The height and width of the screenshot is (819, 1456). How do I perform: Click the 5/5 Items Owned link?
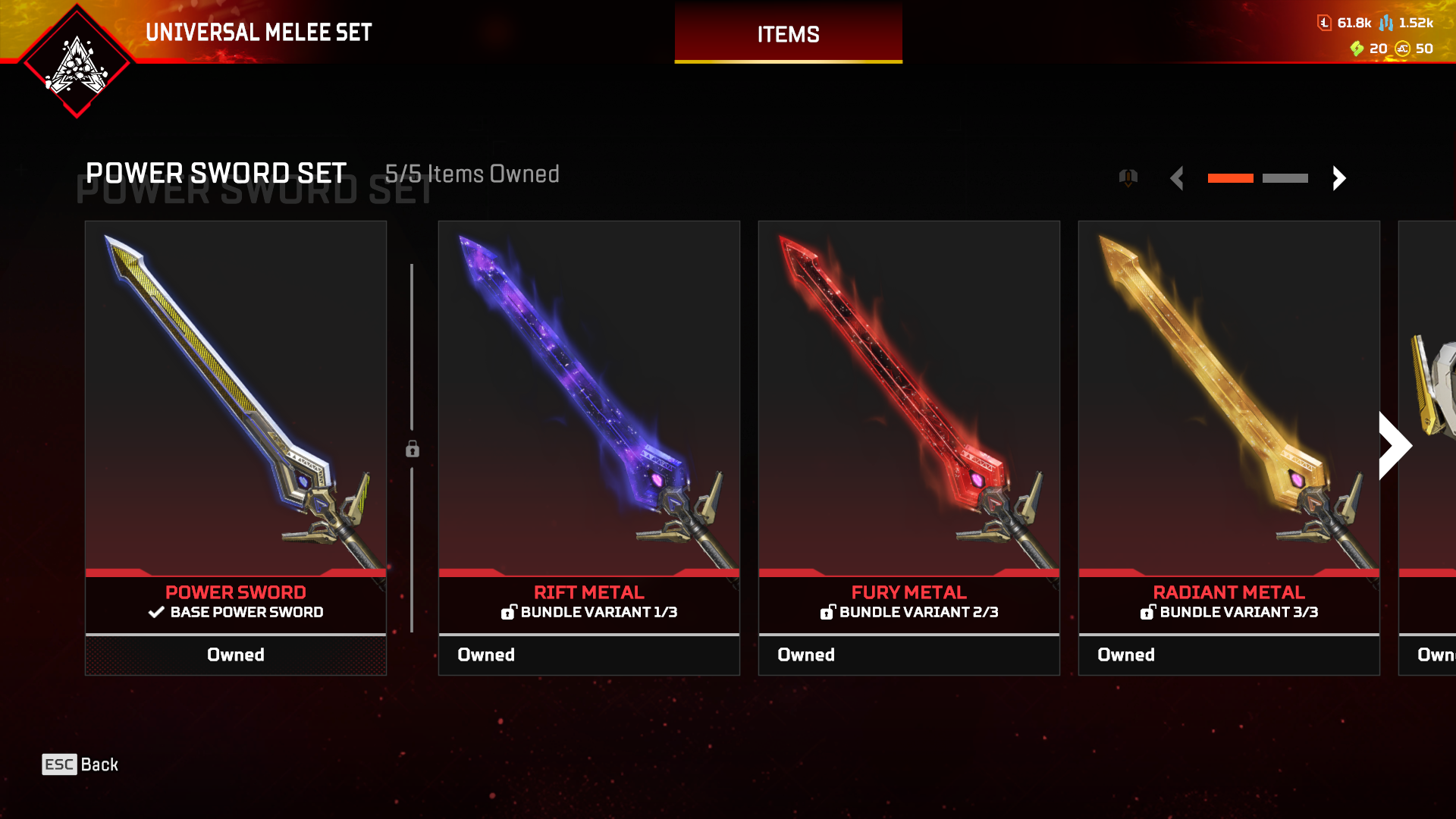472,174
